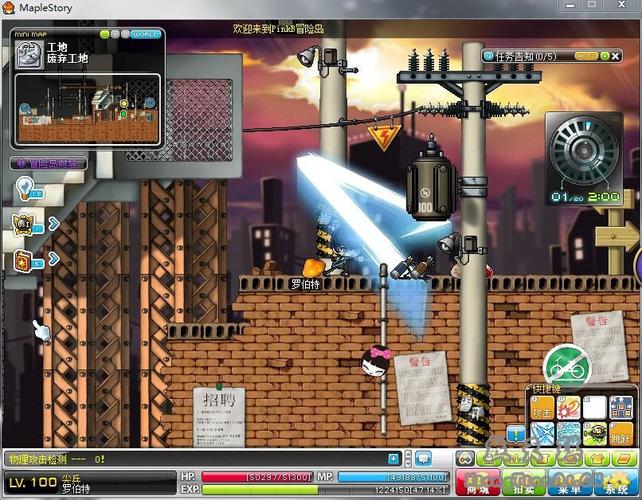Click the chat speech bubble button
Image resolution: width=642 pixels, height=500 pixels.
point(423,459)
